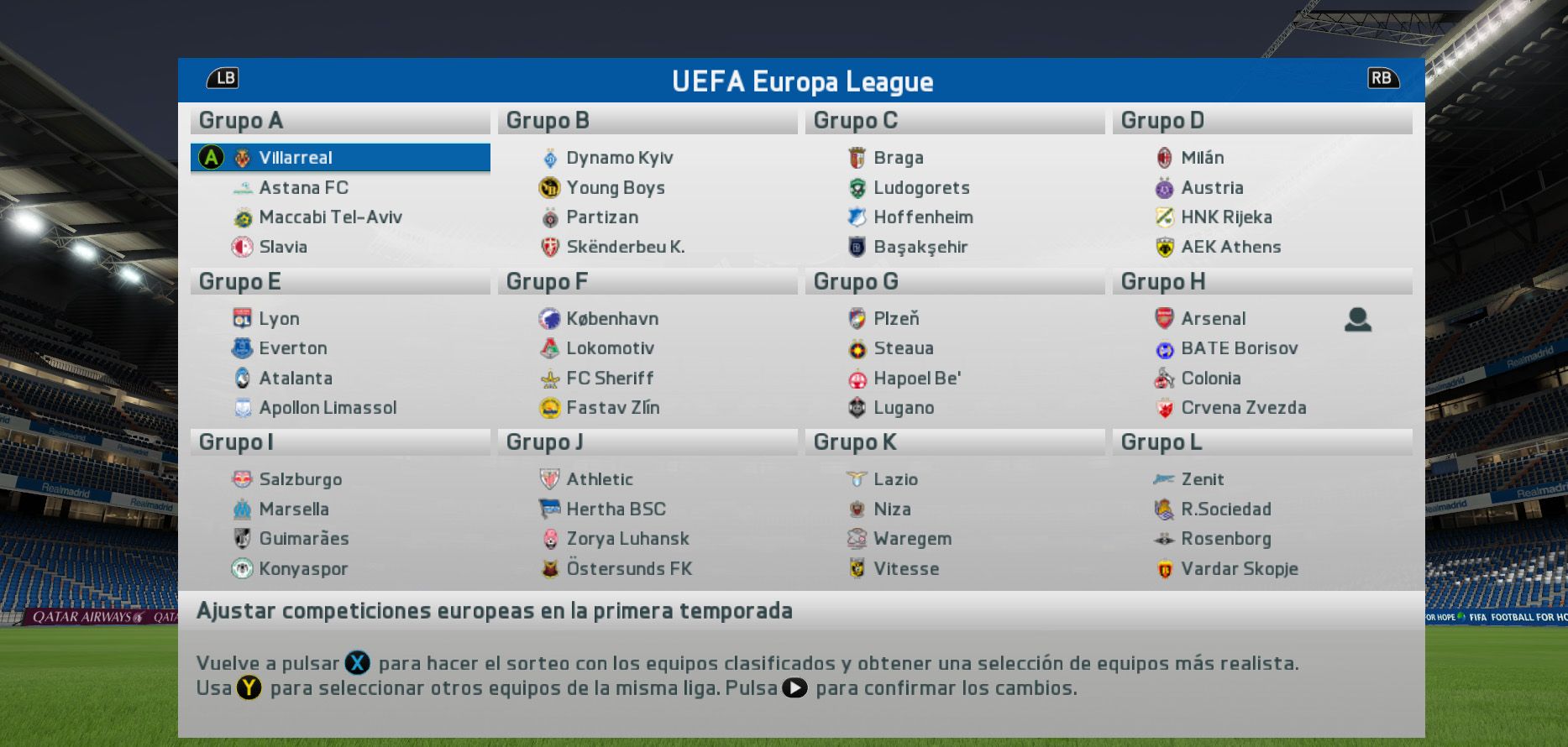Select Lazio in Grupo K
The height and width of the screenshot is (747, 1568).
tap(895, 479)
